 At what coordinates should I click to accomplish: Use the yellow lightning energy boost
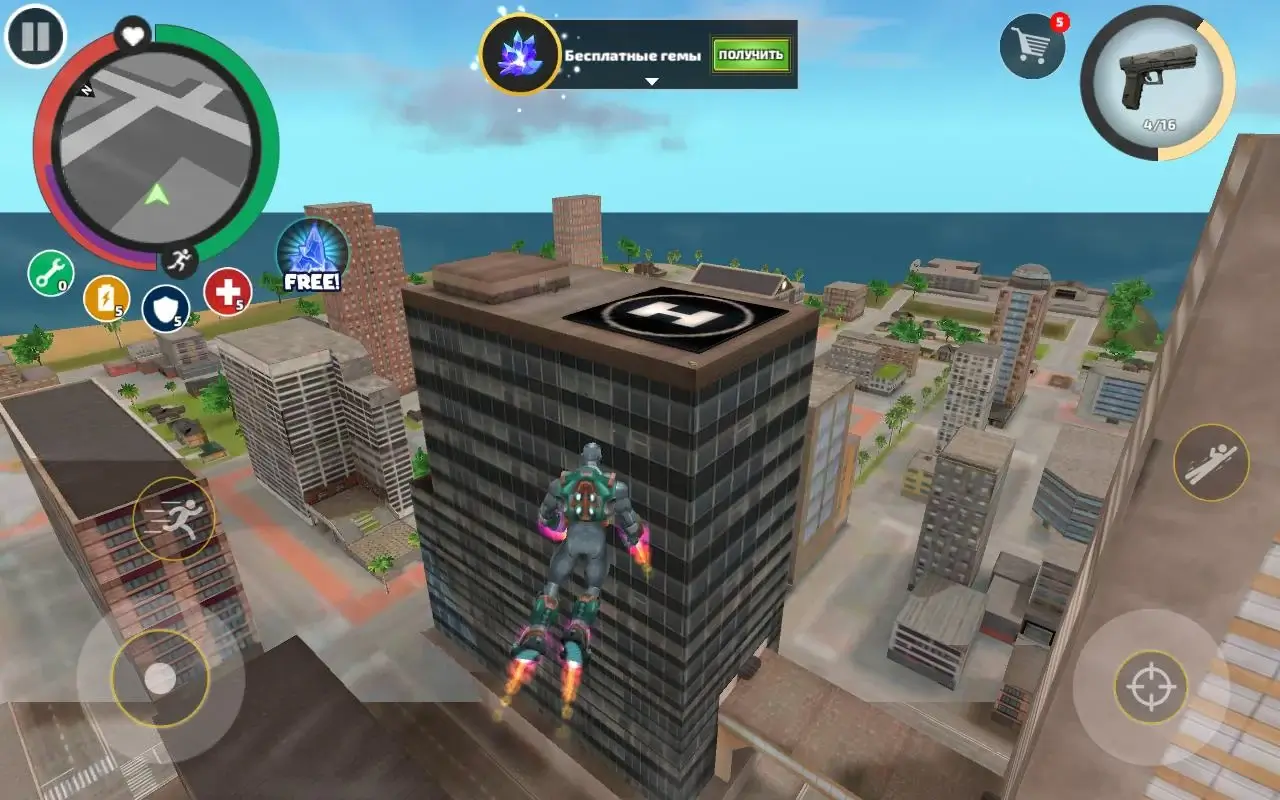coord(108,299)
